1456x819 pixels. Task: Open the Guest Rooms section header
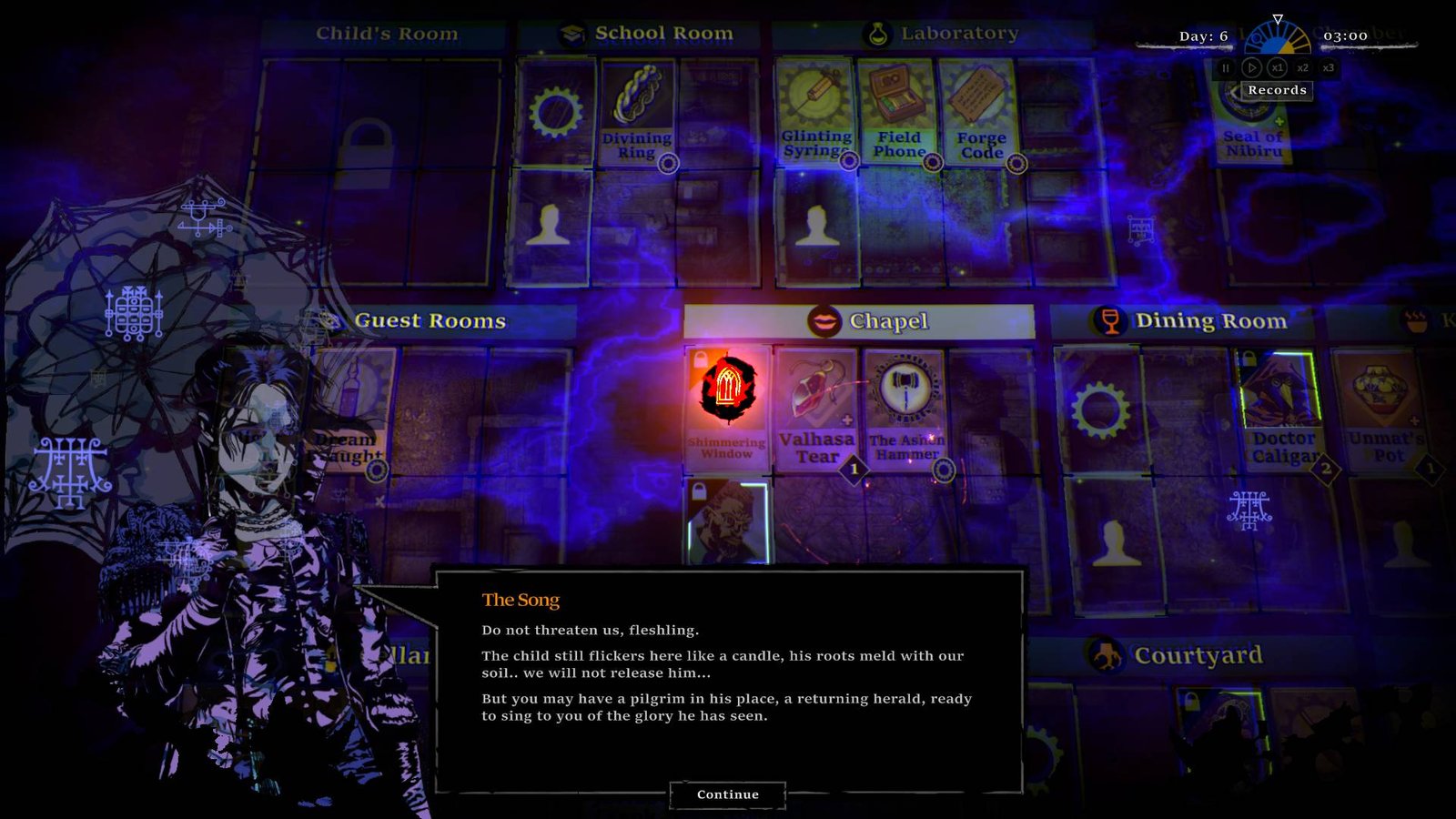429,320
